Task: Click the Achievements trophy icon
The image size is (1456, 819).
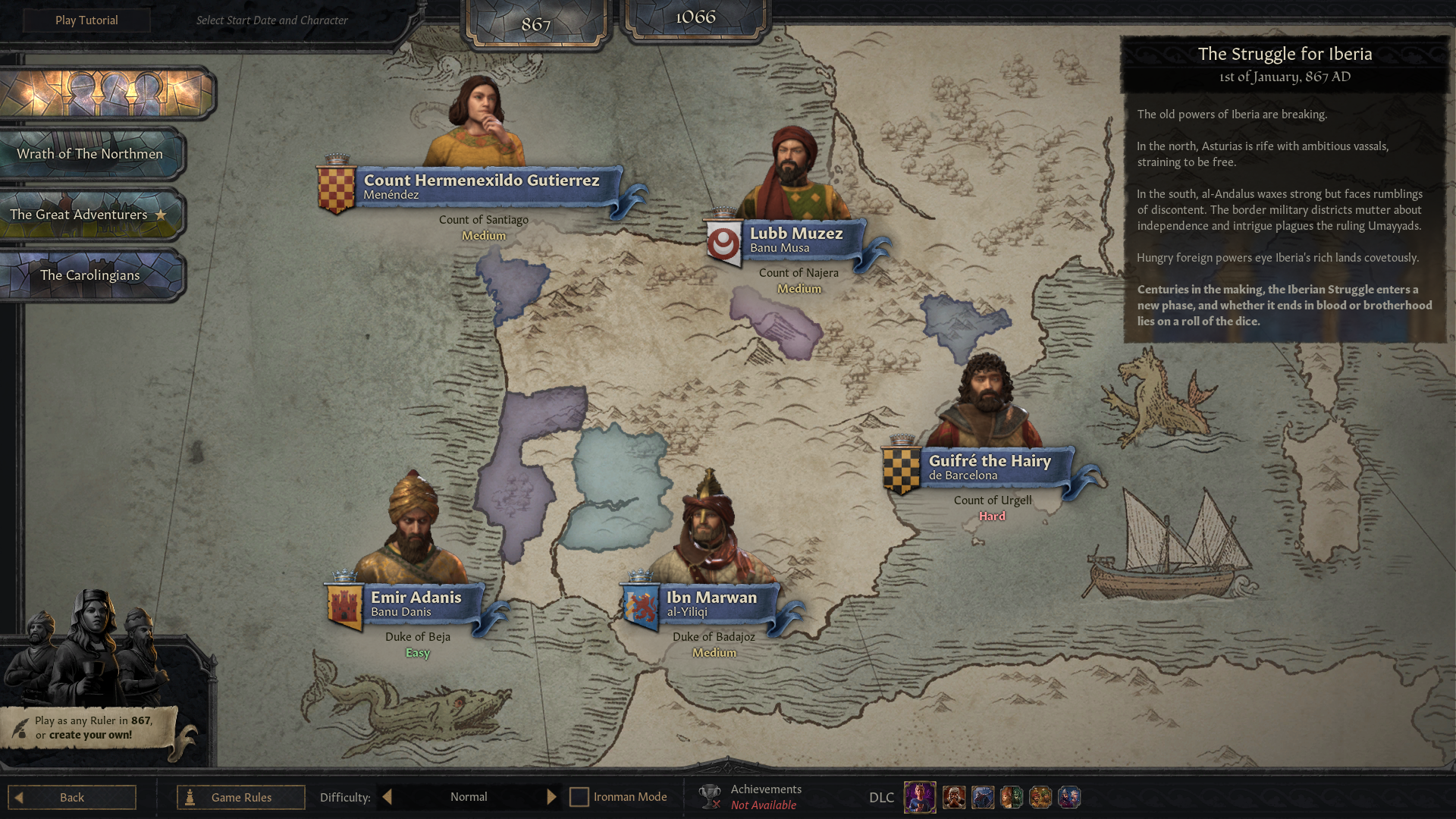Action: click(710, 796)
